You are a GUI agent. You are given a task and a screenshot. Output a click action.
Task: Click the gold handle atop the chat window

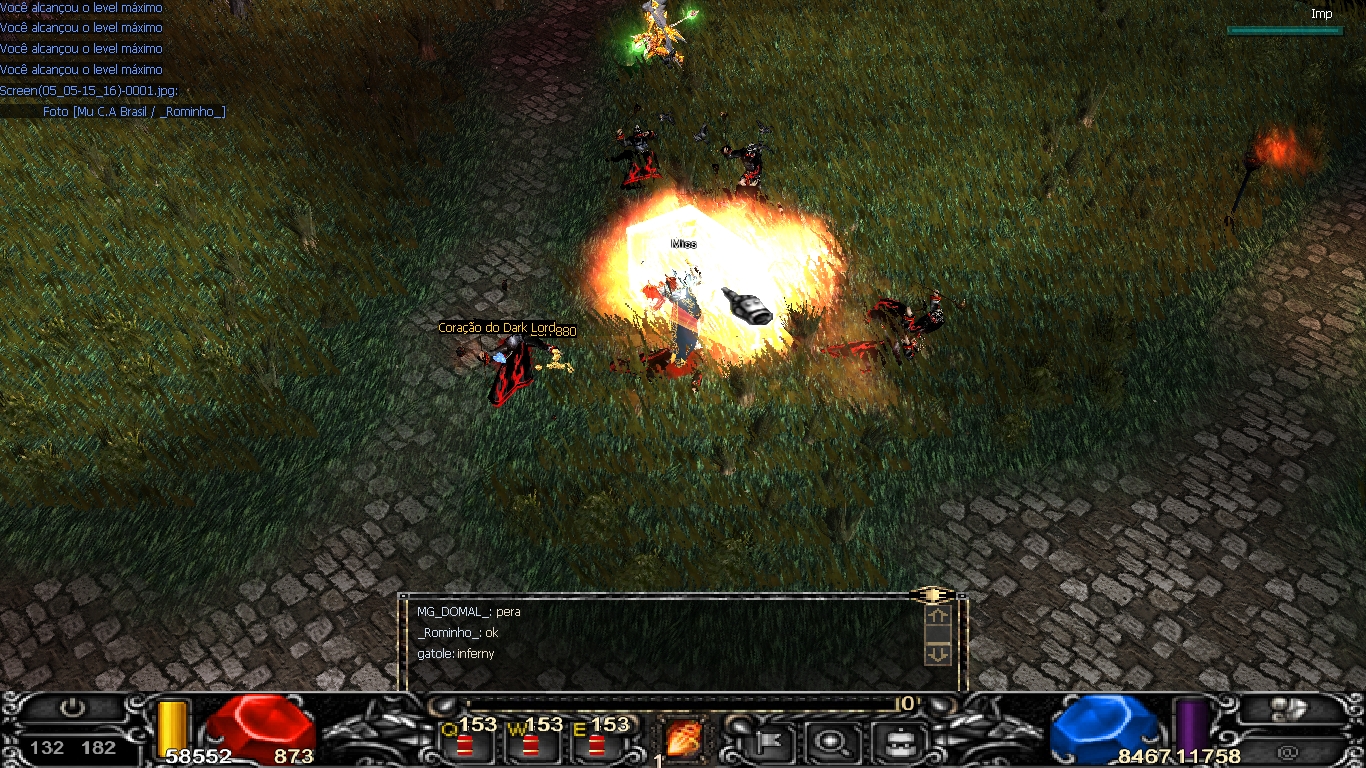click(x=931, y=595)
